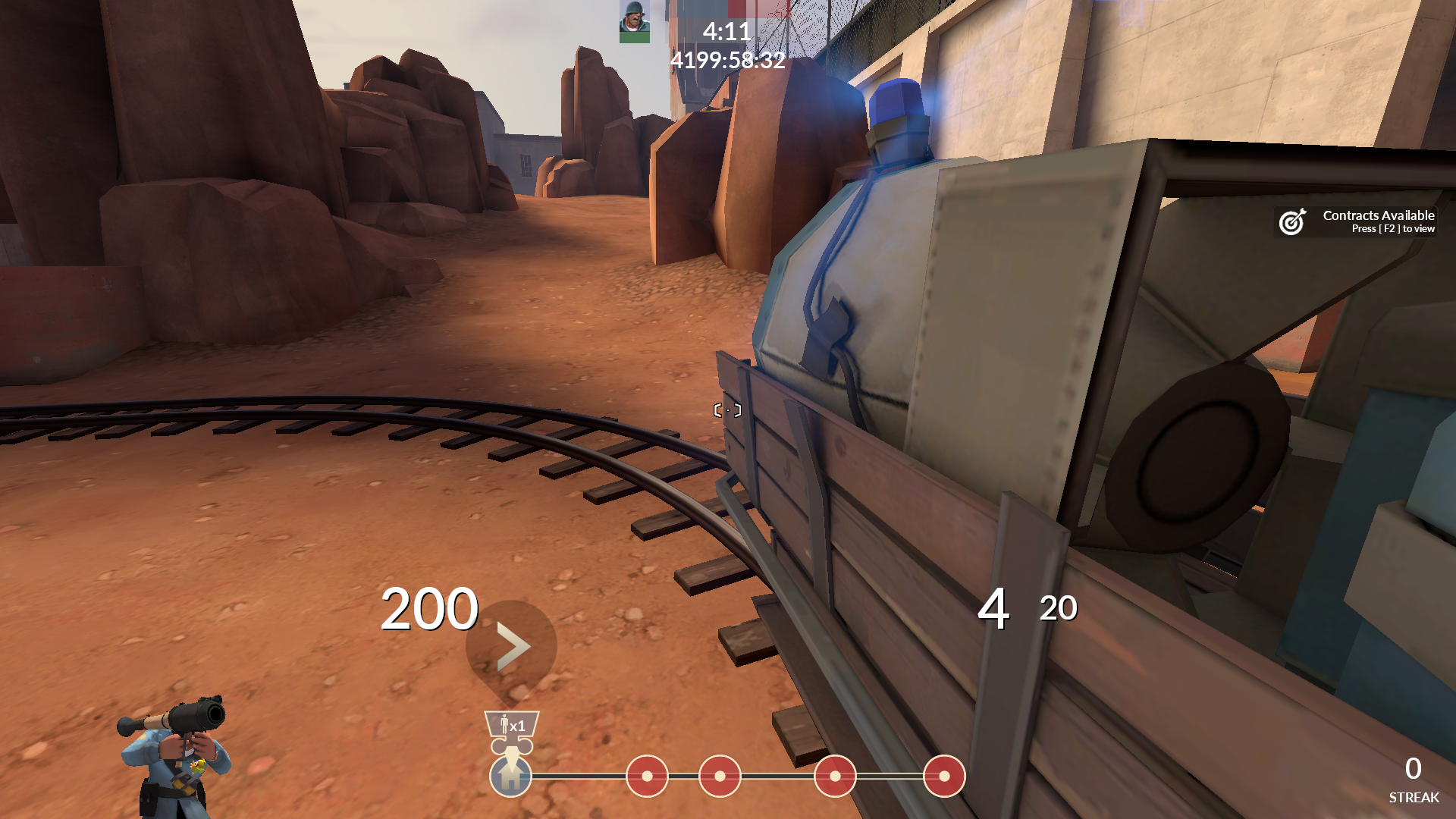Click the first red checkpoint marker
The image size is (1456, 819).
(x=647, y=777)
